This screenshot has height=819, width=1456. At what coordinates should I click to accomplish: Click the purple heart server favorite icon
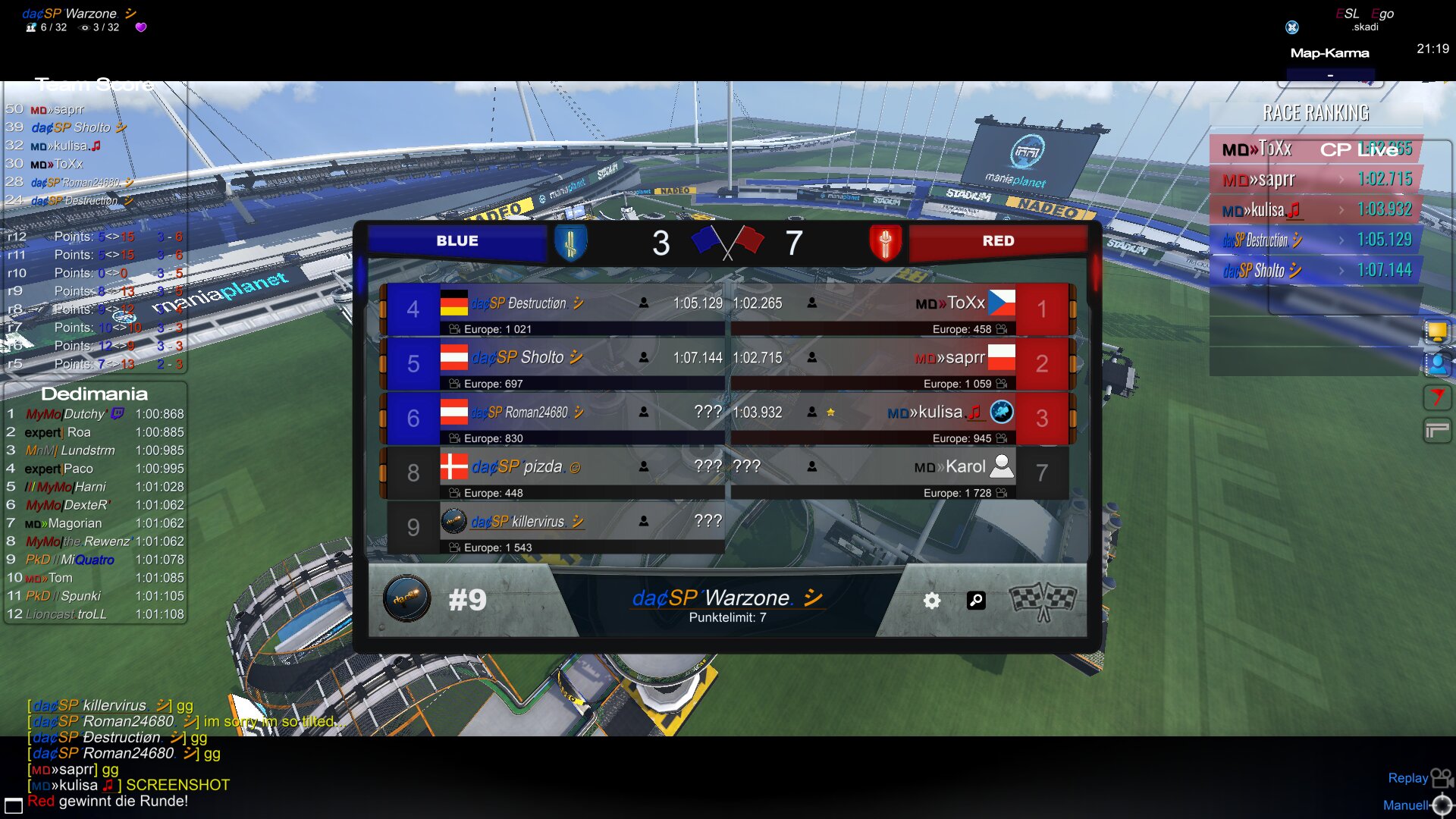[140, 27]
